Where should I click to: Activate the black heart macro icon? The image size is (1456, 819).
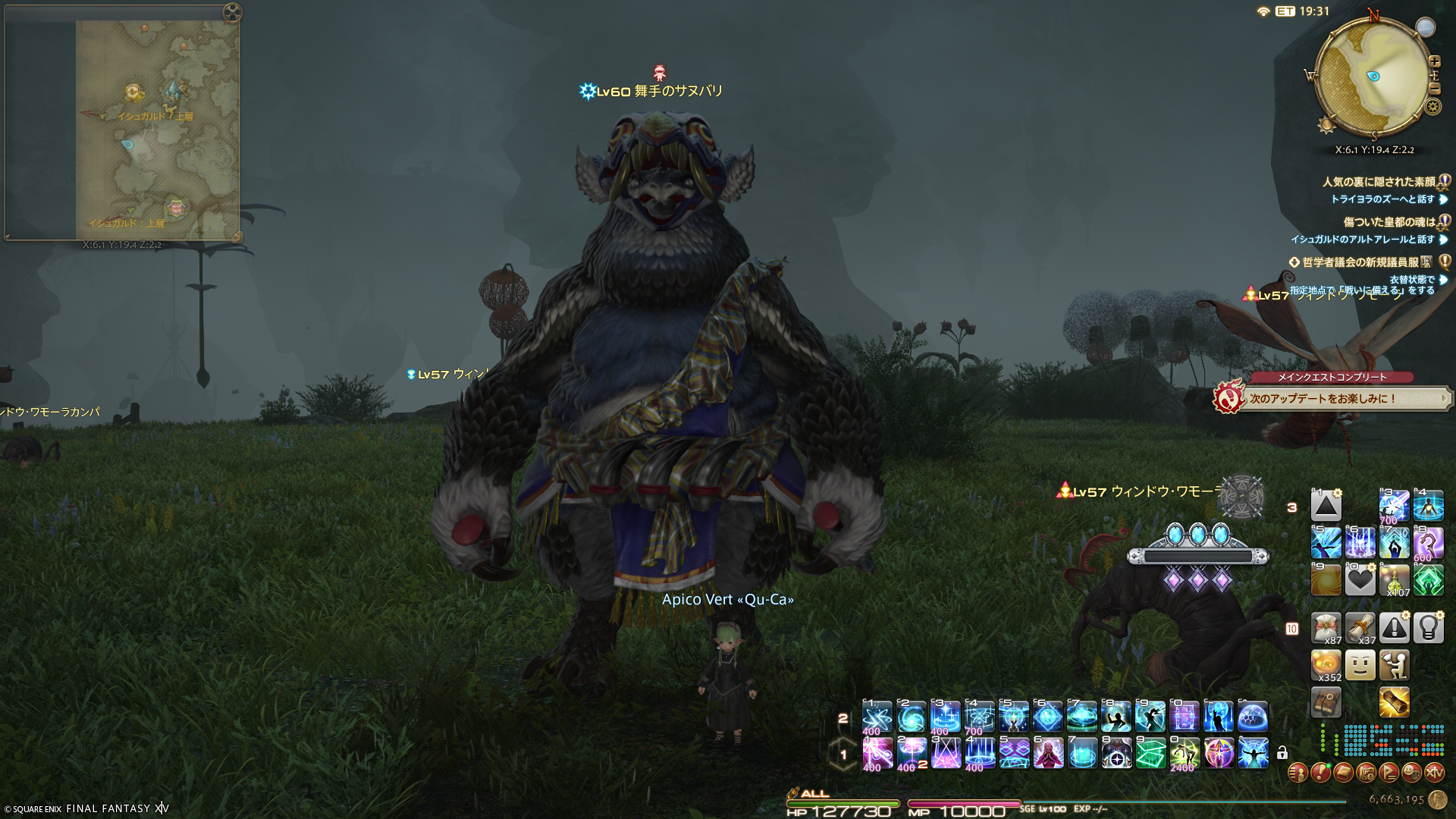(1360, 580)
